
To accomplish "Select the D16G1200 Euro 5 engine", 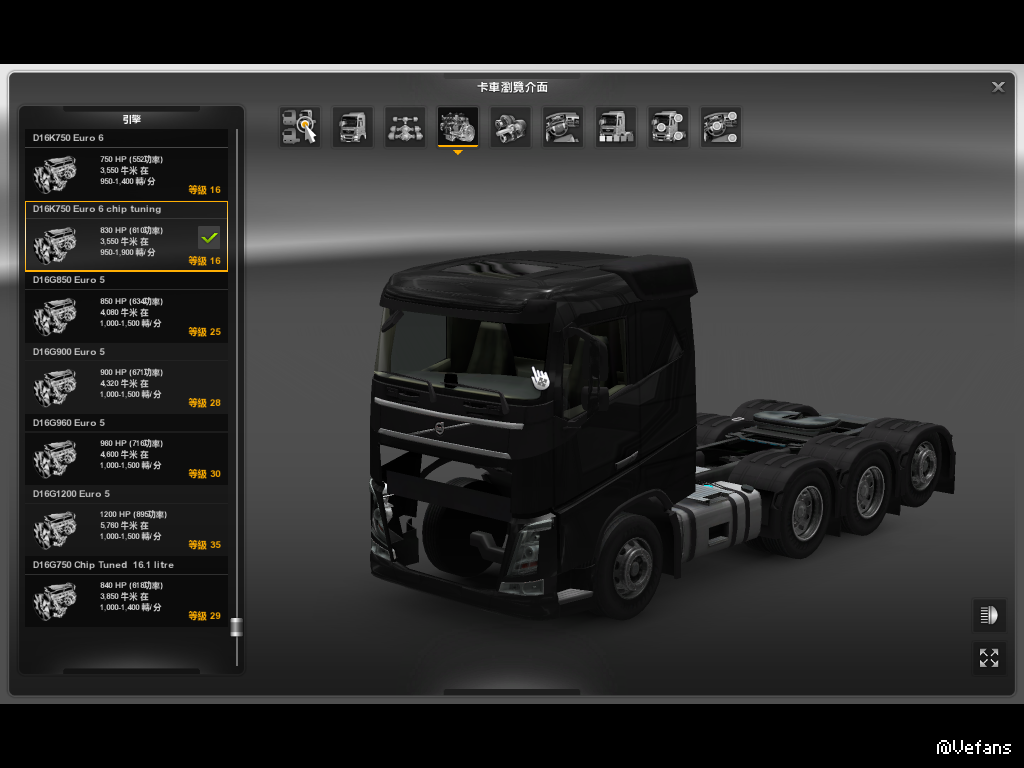I will (x=126, y=529).
